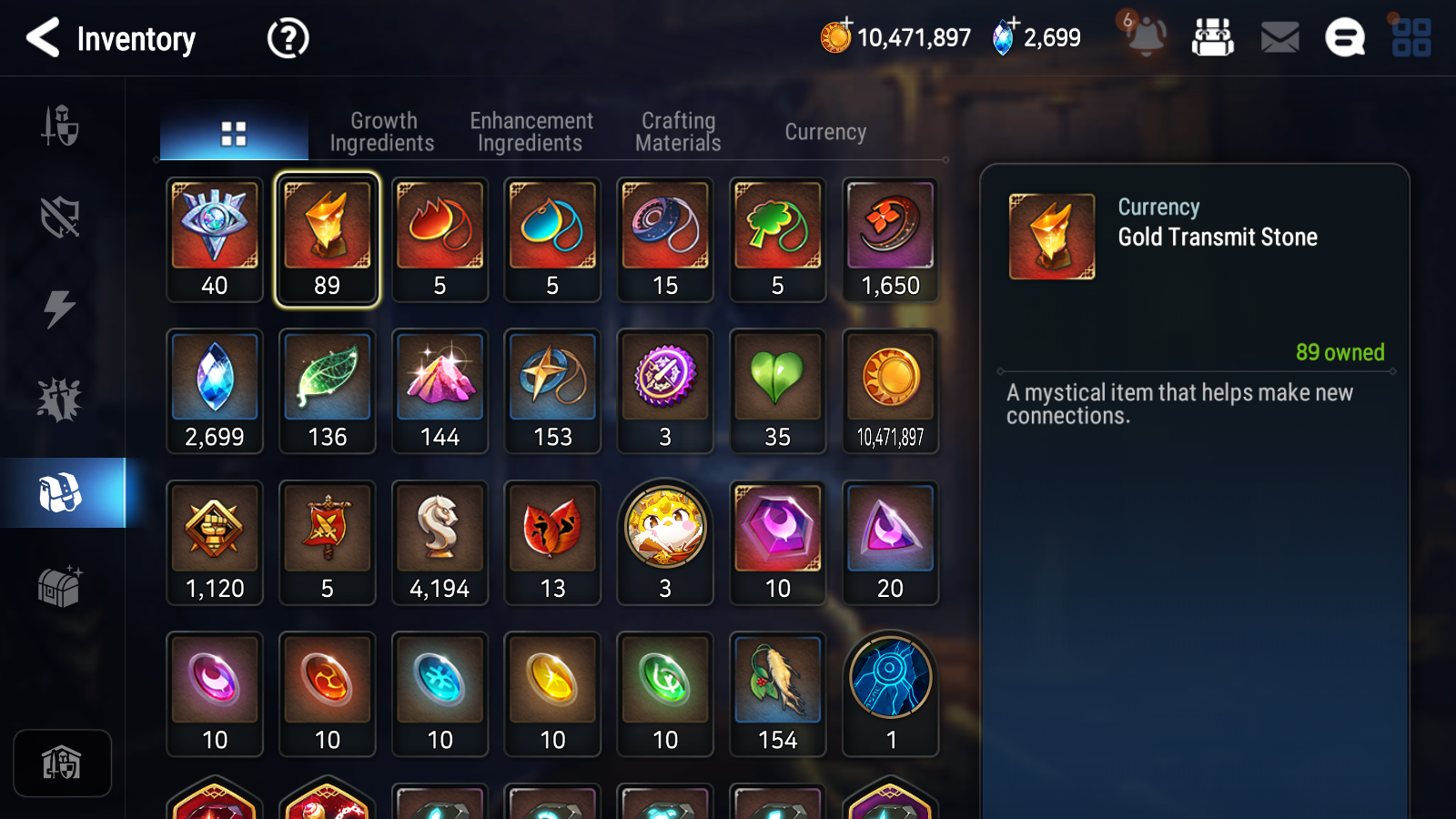Pick the chess knight item with 4,194
The image size is (1456, 819).
pos(440,542)
